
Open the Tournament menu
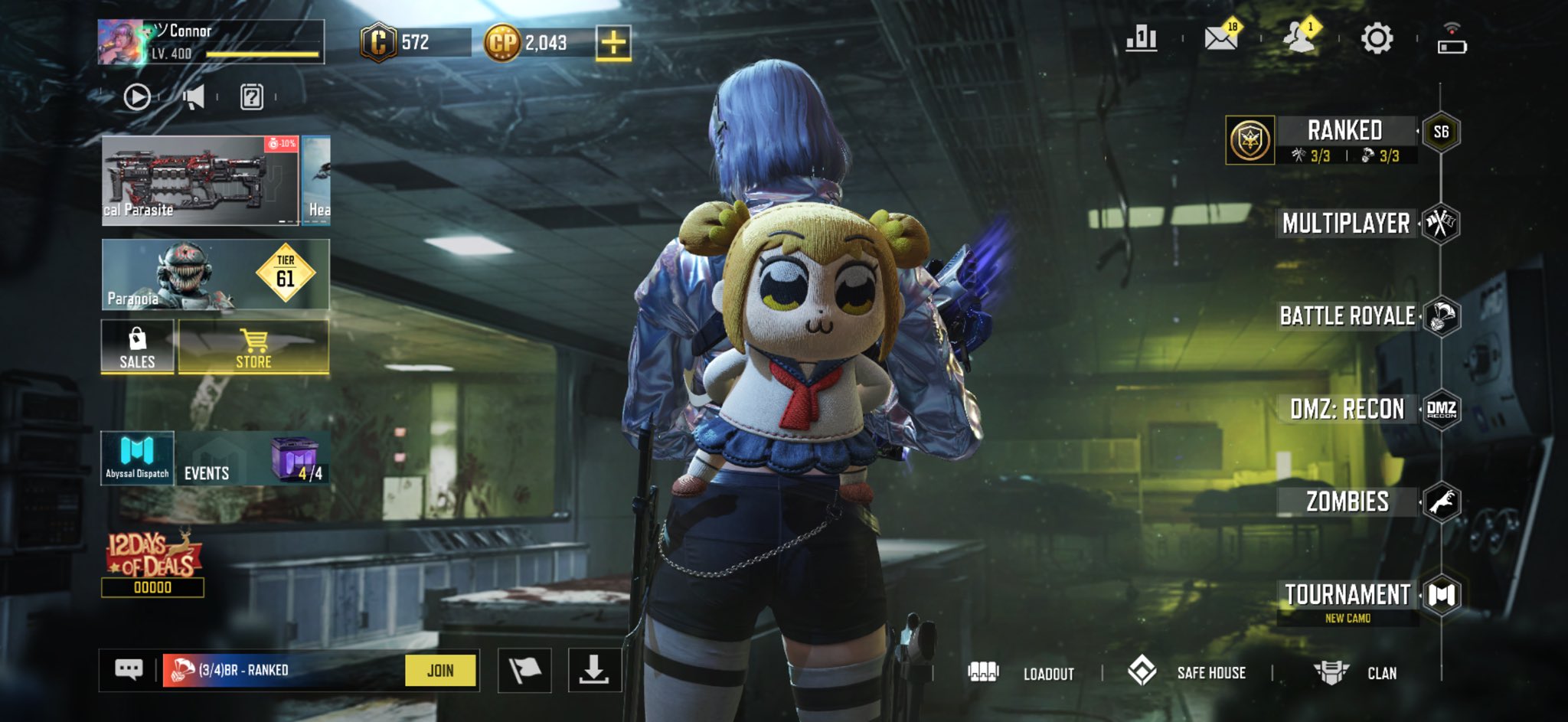1347,596
